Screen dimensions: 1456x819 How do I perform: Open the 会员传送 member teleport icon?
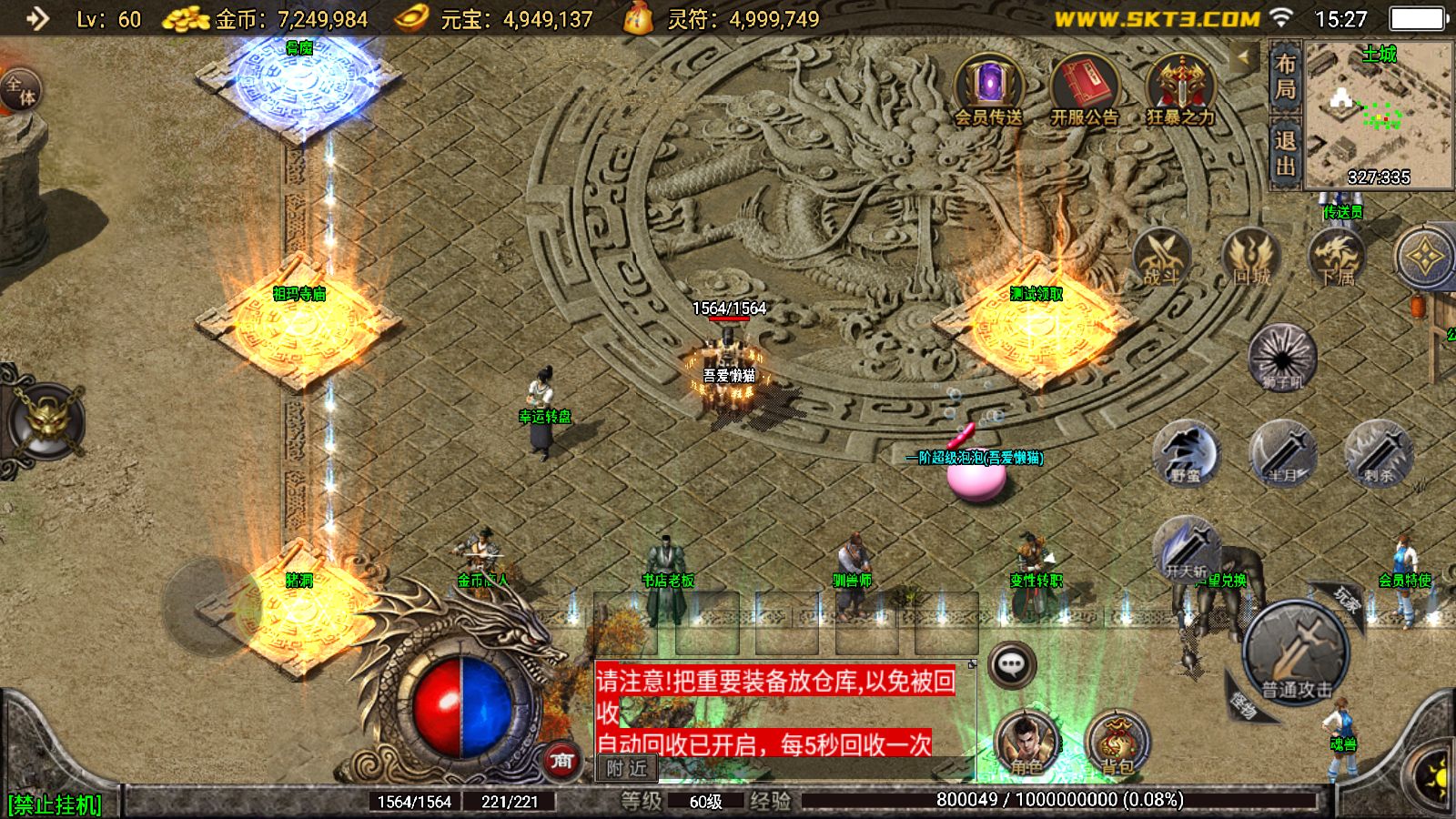[x=988, y=88]
